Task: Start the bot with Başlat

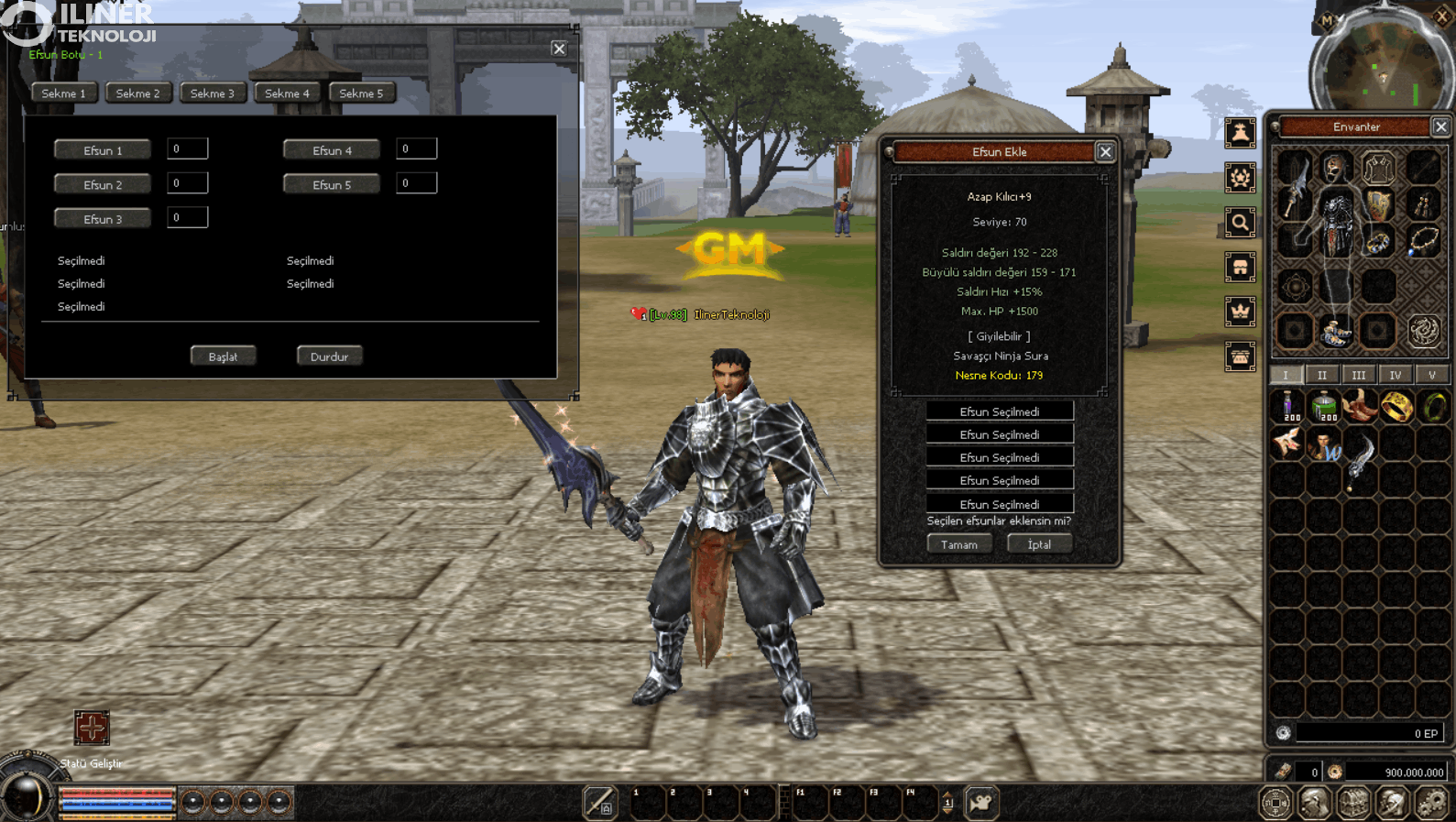Action: pos(223,356)
